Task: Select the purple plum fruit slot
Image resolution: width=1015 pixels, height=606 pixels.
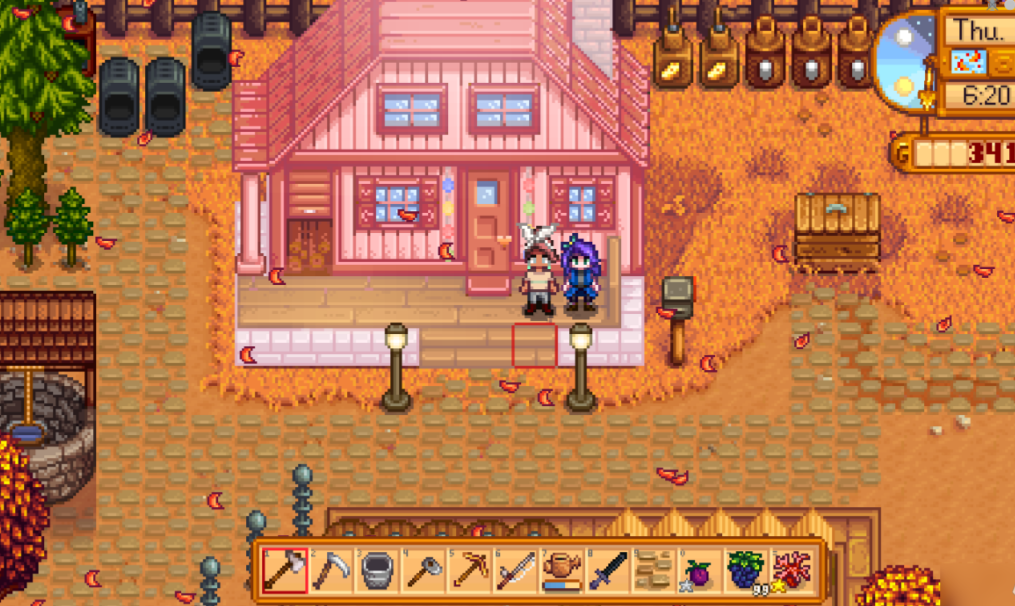Action: 700,570
